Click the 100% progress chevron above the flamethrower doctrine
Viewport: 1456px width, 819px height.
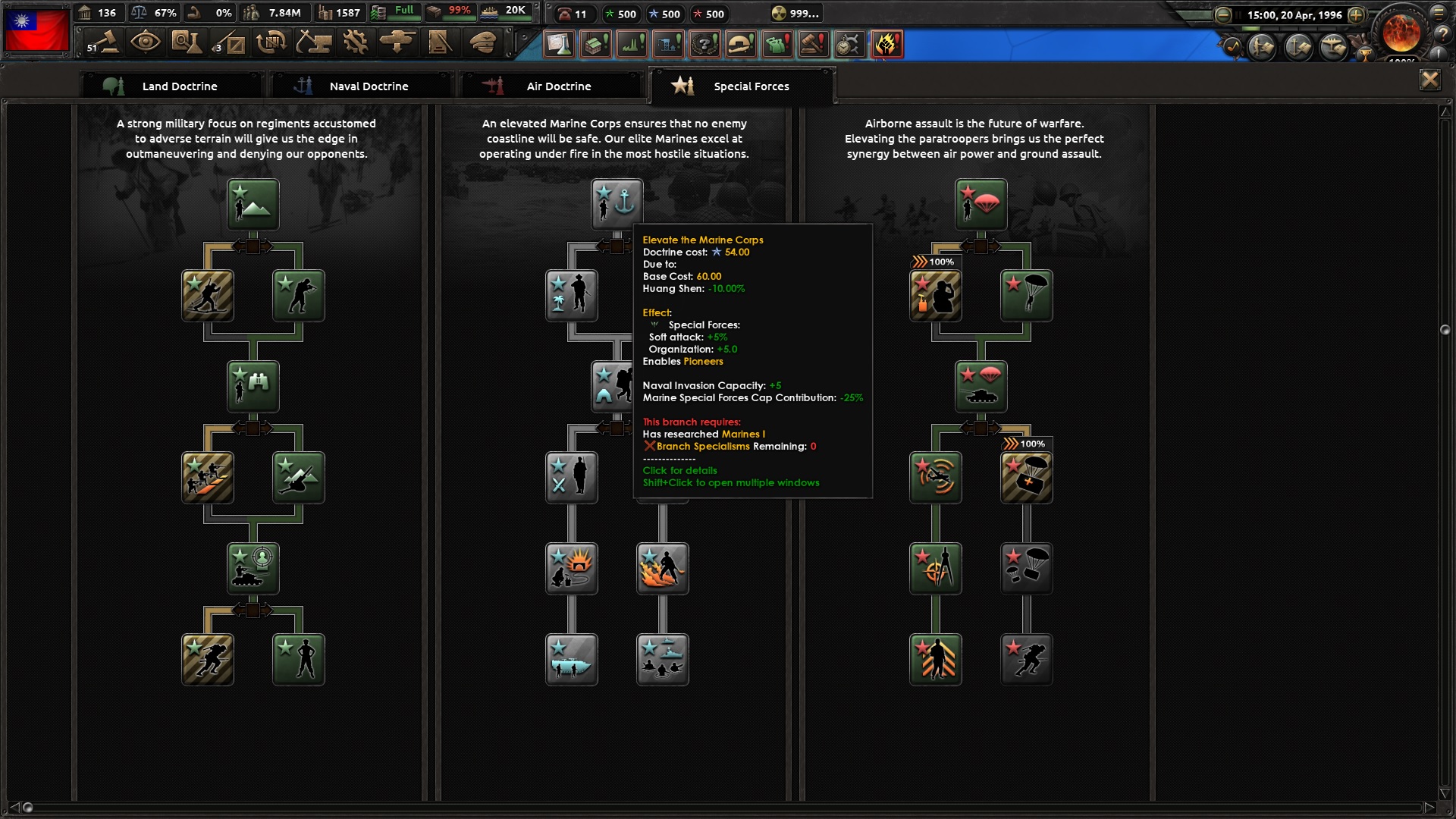point(937,261)
